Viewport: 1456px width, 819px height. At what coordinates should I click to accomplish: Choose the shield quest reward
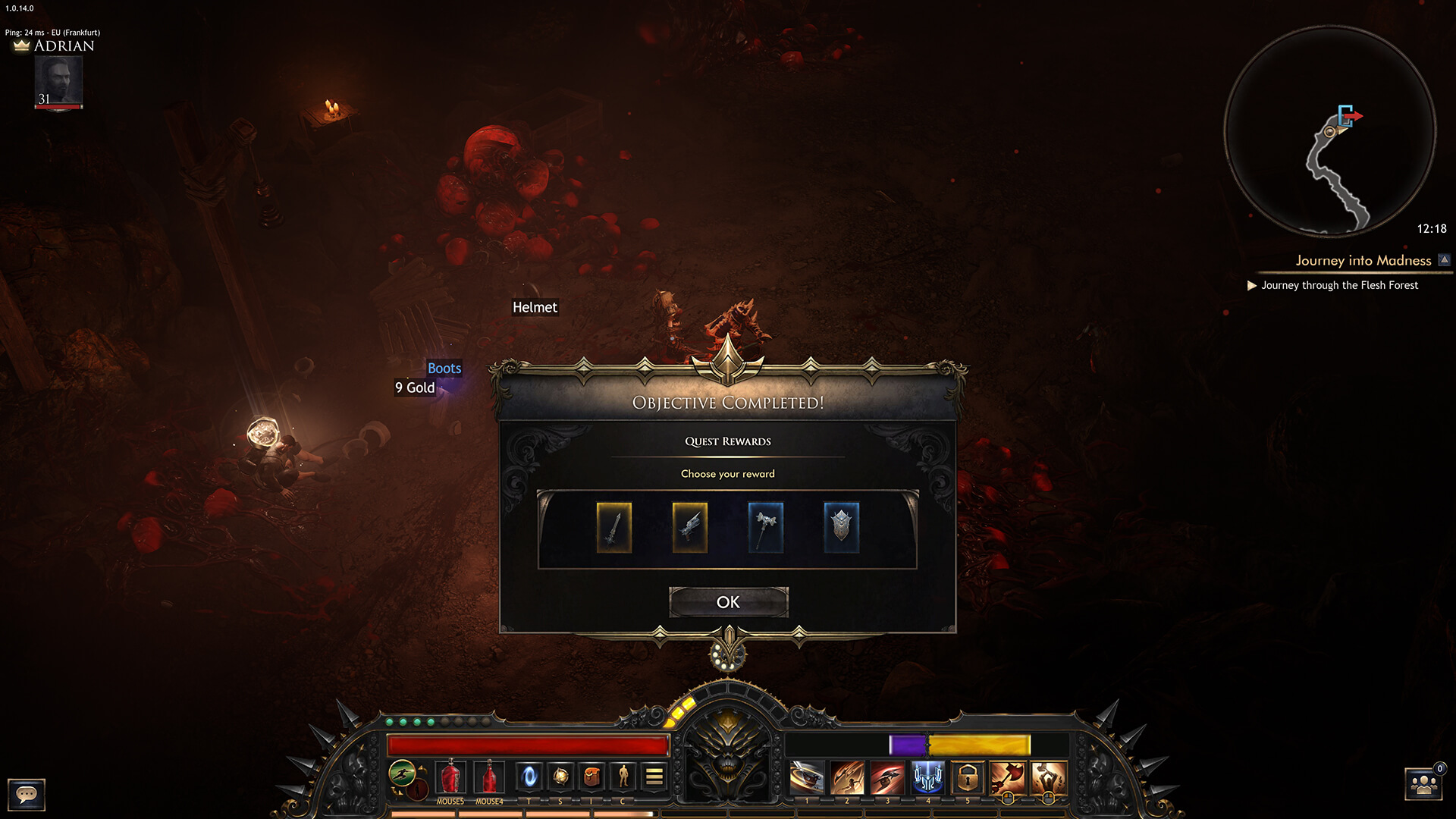point(841,527)
